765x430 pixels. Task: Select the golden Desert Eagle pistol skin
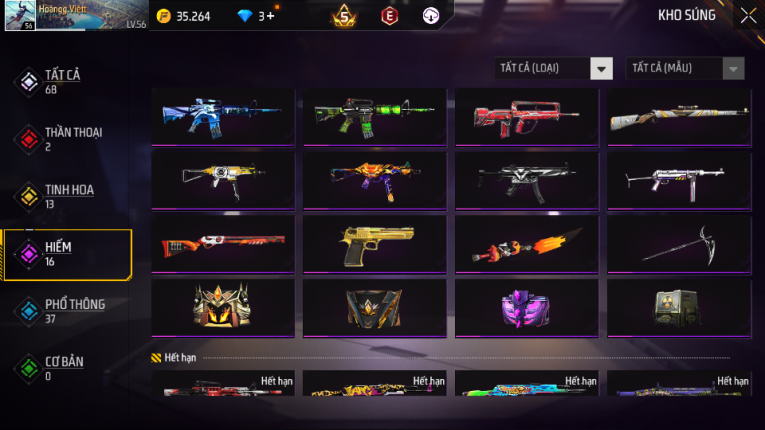(375, 244)
